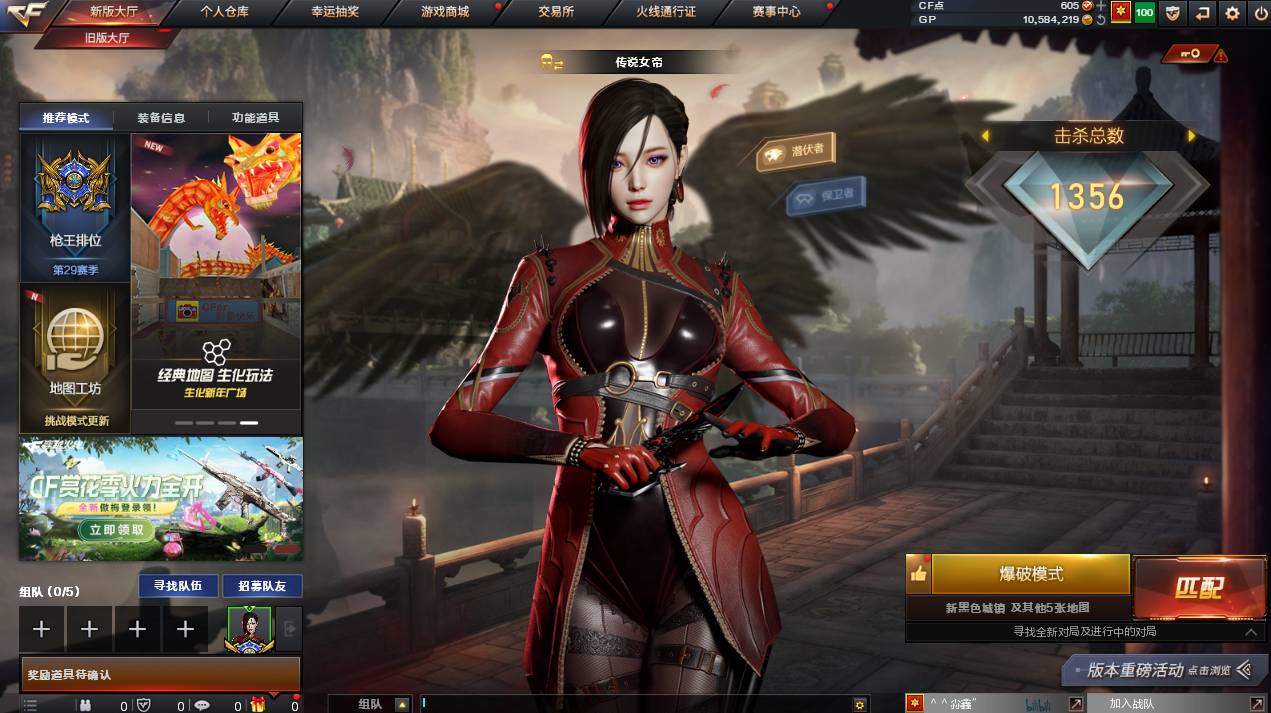The image size is (1271, 713).
Task: Switch to the 装备信息 equipment tab
Action: click(161, 118)
